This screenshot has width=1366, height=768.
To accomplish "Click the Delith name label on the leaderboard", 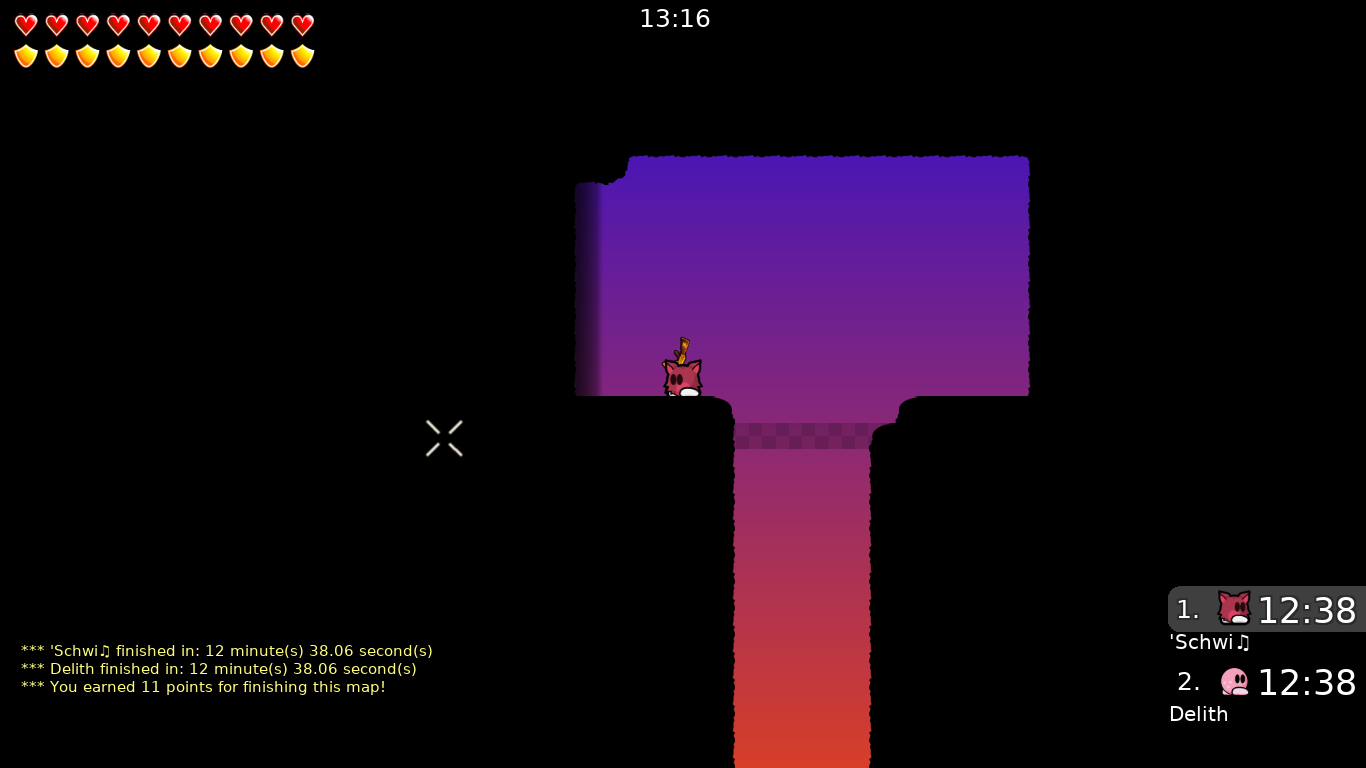I will 1198,714.
